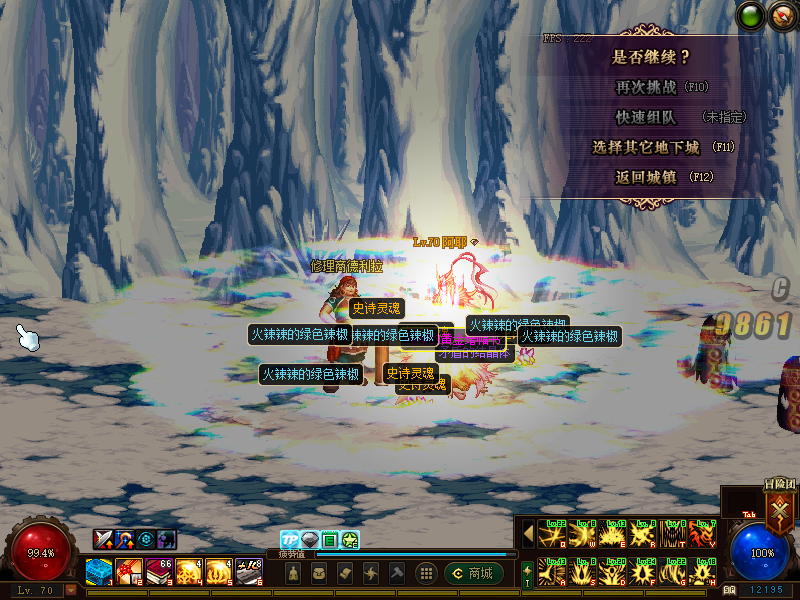
Task: Activate the skill bound to H
Action: point(705,572)
